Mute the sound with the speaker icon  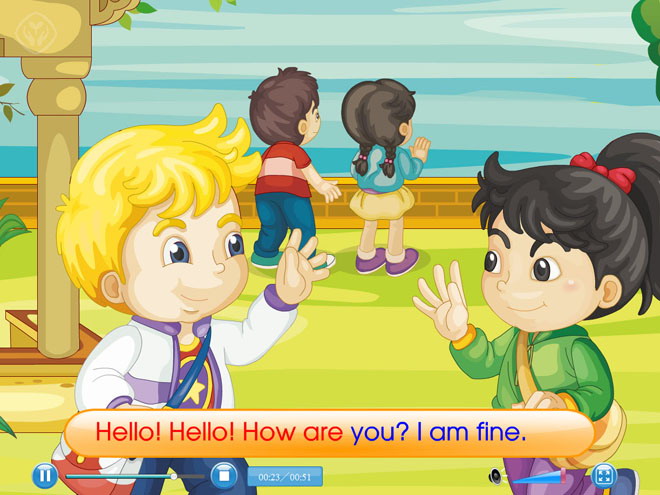coord(494,477)
